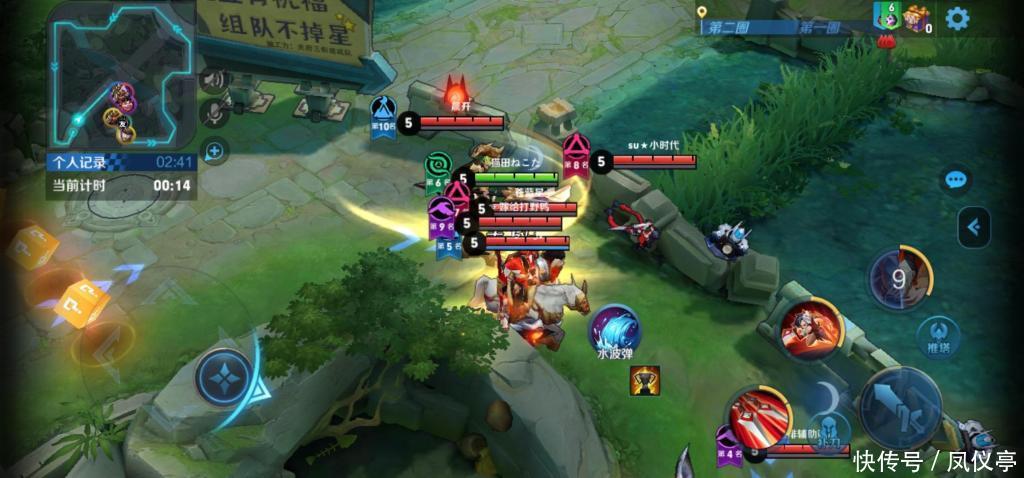Use the 水波弹 water bomb item
Image resolution: width=1024 pixels, height=478 pixels.
click(613, 331)
